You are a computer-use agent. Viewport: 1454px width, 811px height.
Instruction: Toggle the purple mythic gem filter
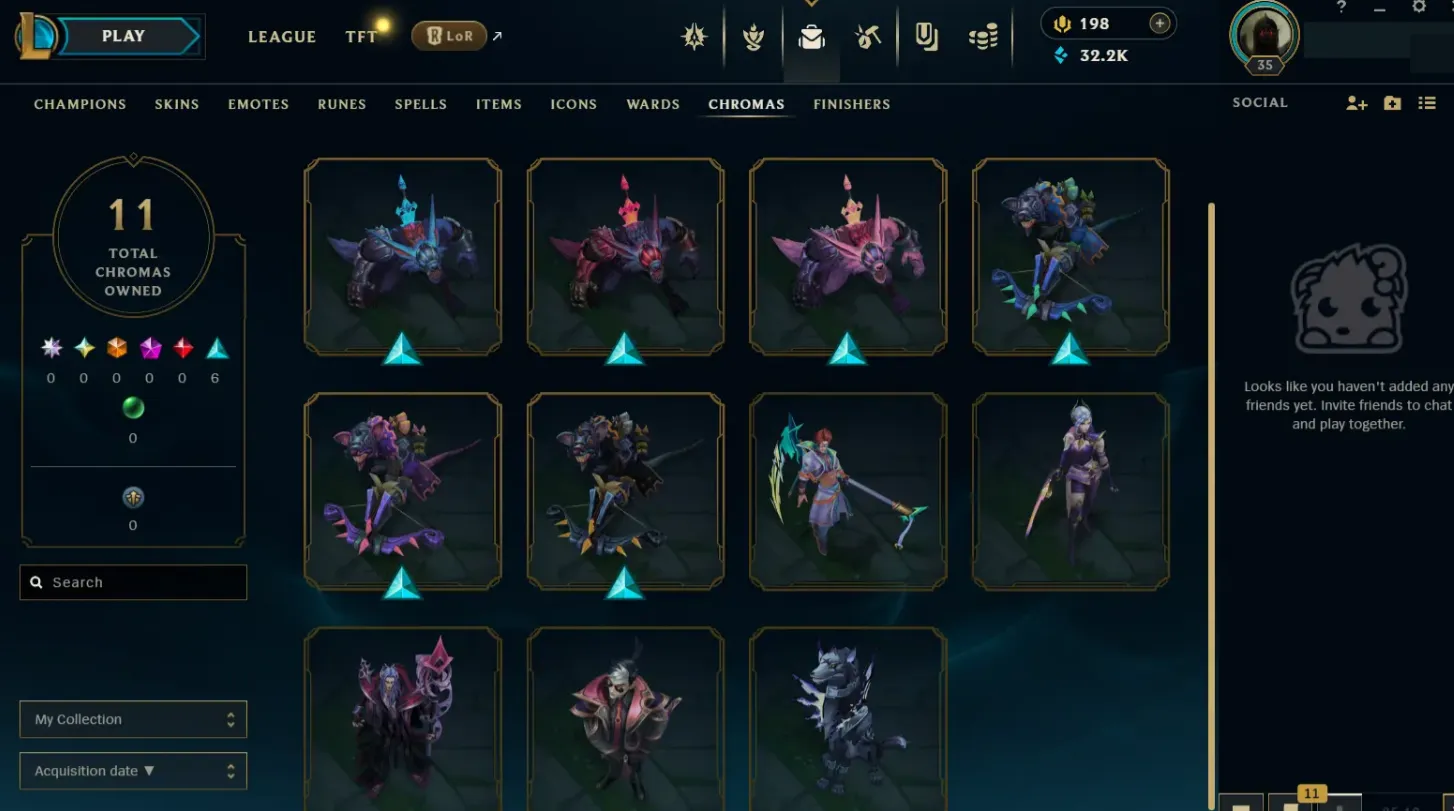click(x=150, y=348)
